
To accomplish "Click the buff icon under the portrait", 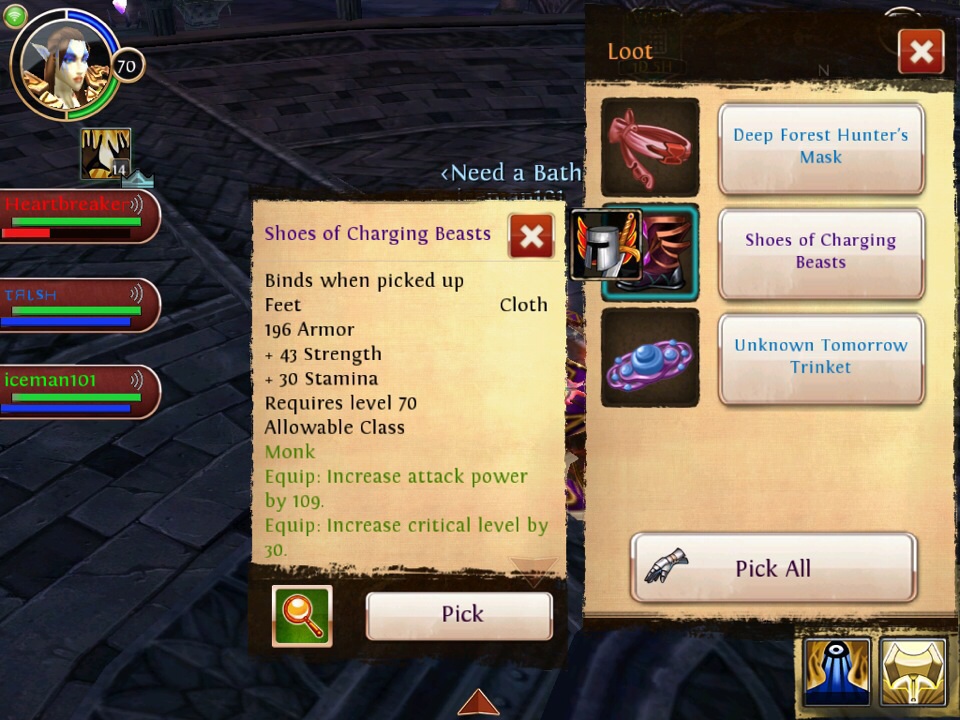I will pos(105,154).
